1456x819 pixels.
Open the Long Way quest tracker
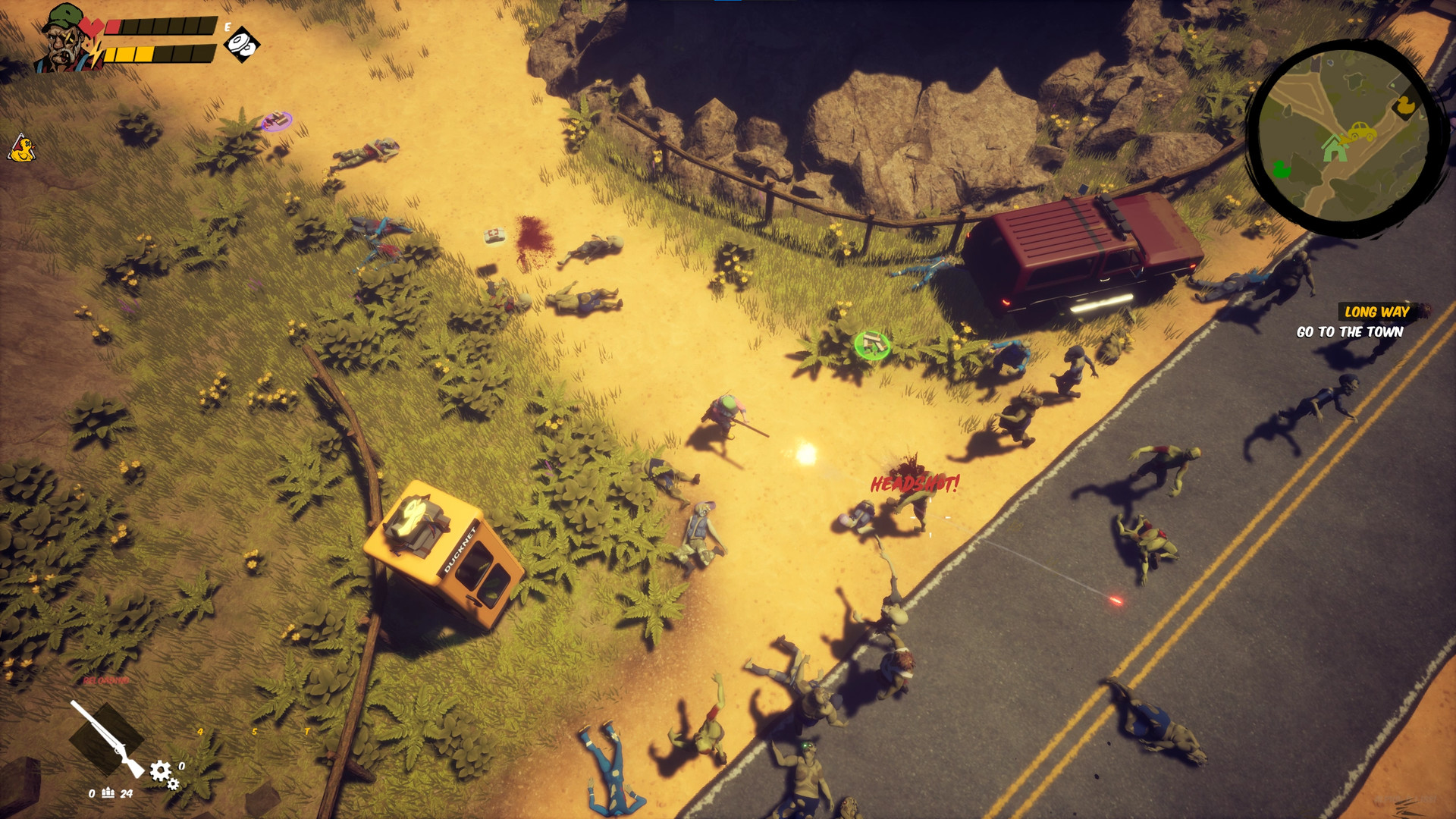[x=1376, y=312]
